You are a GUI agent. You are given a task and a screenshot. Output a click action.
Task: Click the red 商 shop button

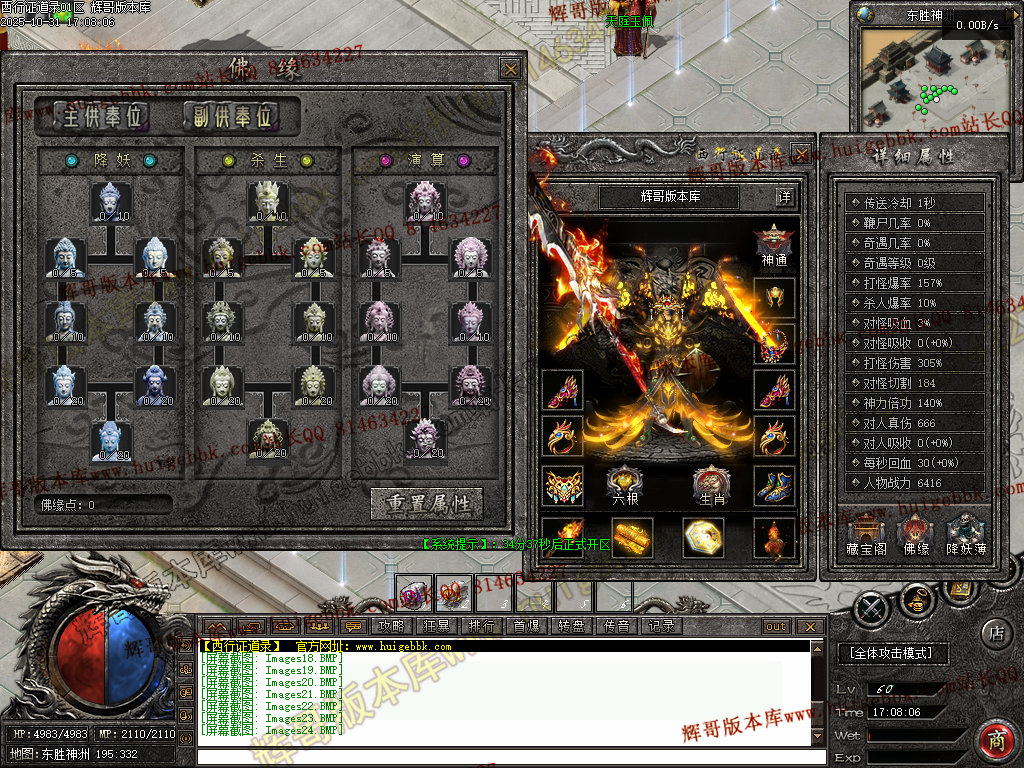(994, 738)
